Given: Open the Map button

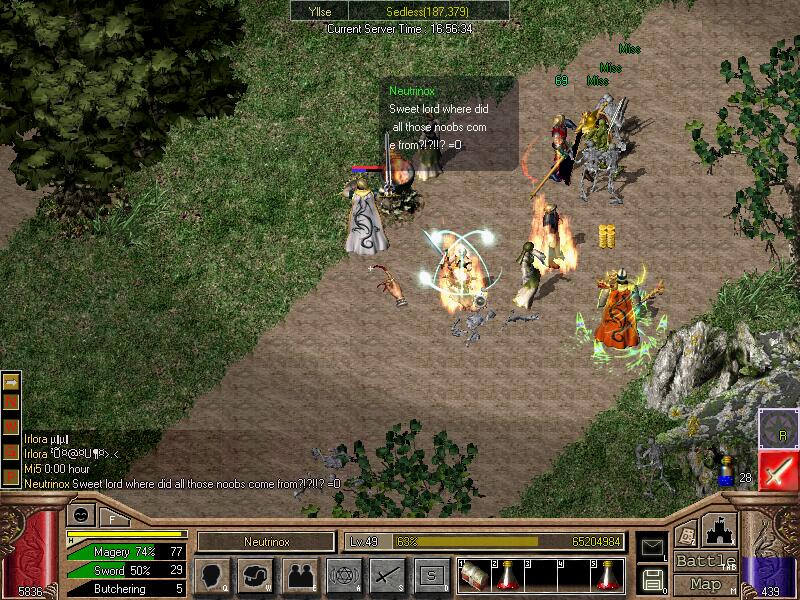Looking at the screenshot, I should (x=706, y=584).
